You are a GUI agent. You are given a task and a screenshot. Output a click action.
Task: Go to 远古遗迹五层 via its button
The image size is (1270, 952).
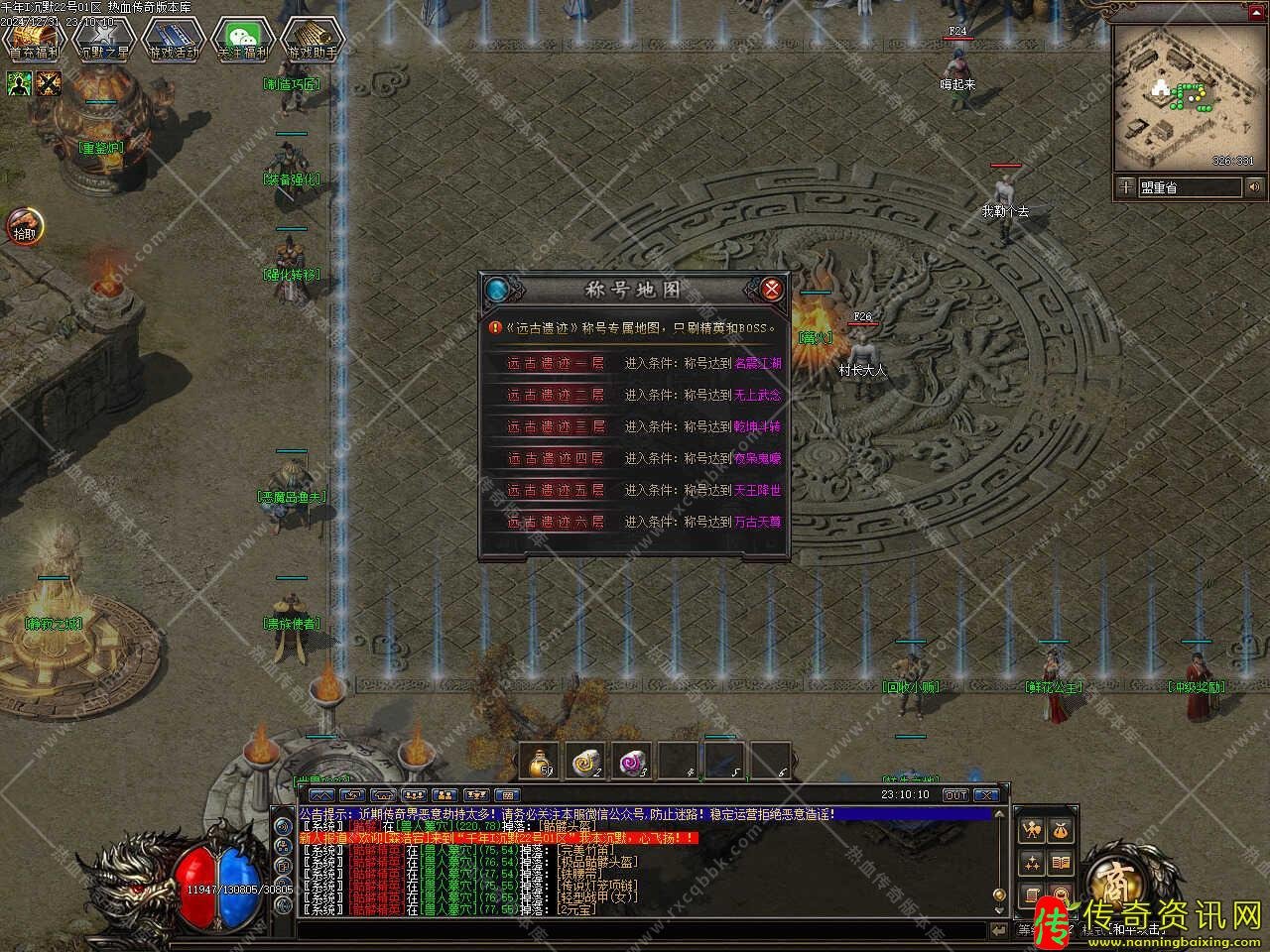point(556,490)
